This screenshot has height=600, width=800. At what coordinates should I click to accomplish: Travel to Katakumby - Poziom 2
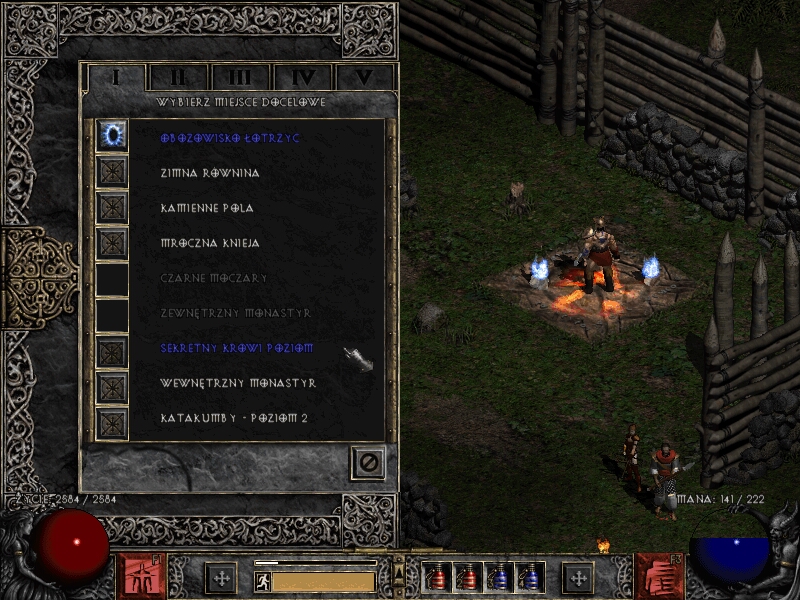pyautogui.click(x=112, y=421)
